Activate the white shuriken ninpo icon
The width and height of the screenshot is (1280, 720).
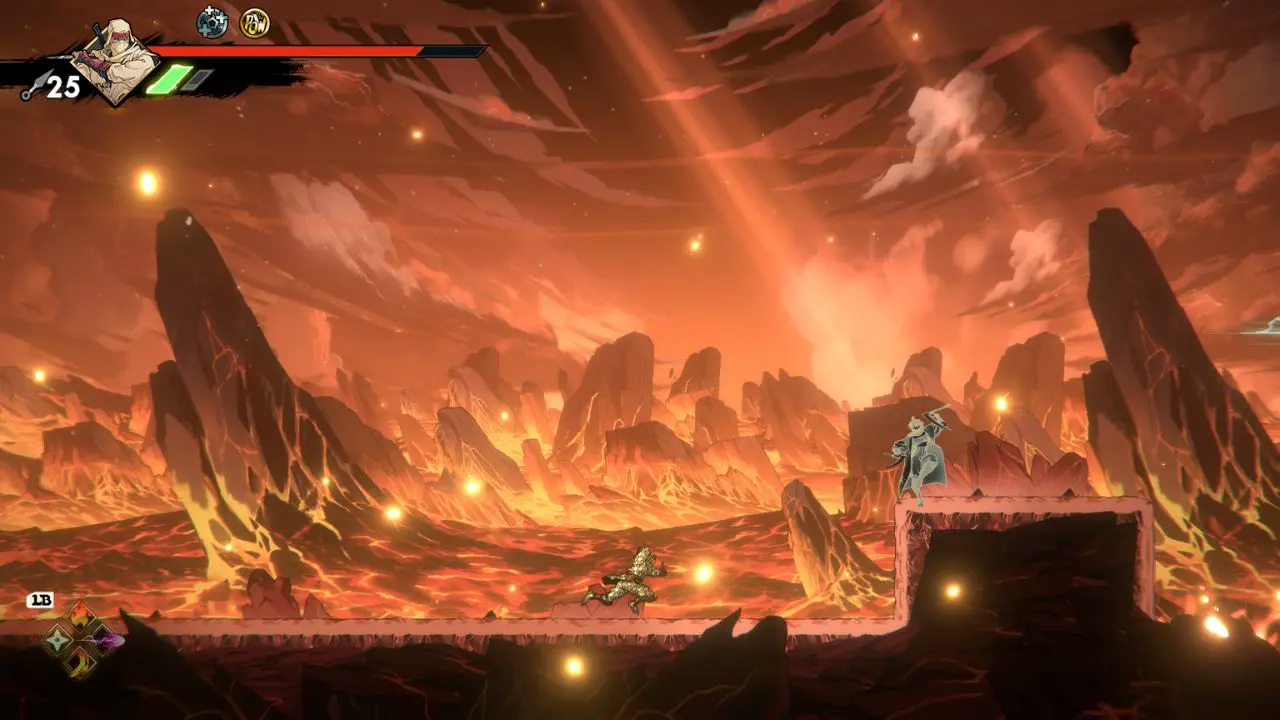(59, 640)
